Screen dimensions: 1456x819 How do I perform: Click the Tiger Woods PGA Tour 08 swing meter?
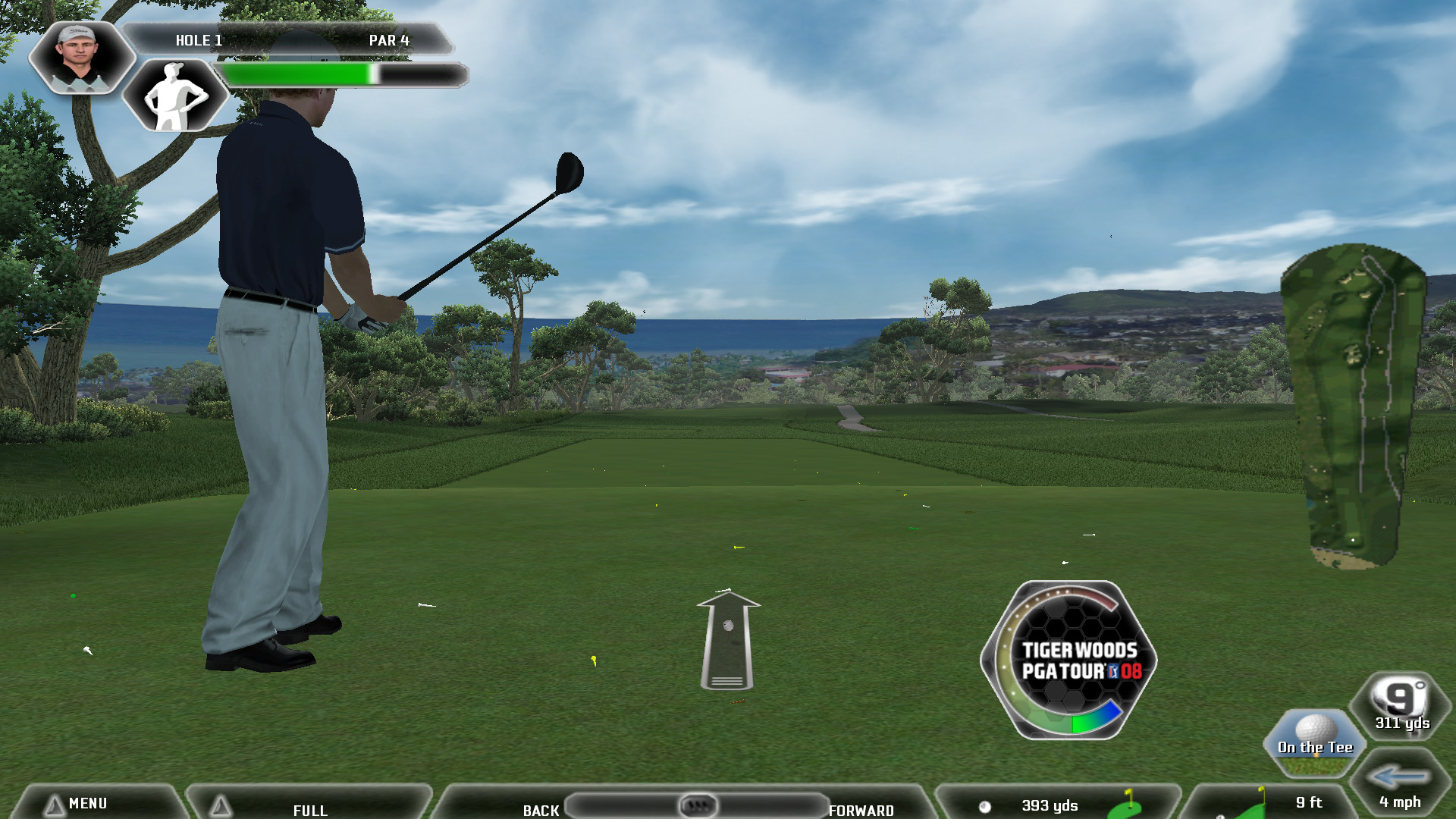pos(1069,661)
